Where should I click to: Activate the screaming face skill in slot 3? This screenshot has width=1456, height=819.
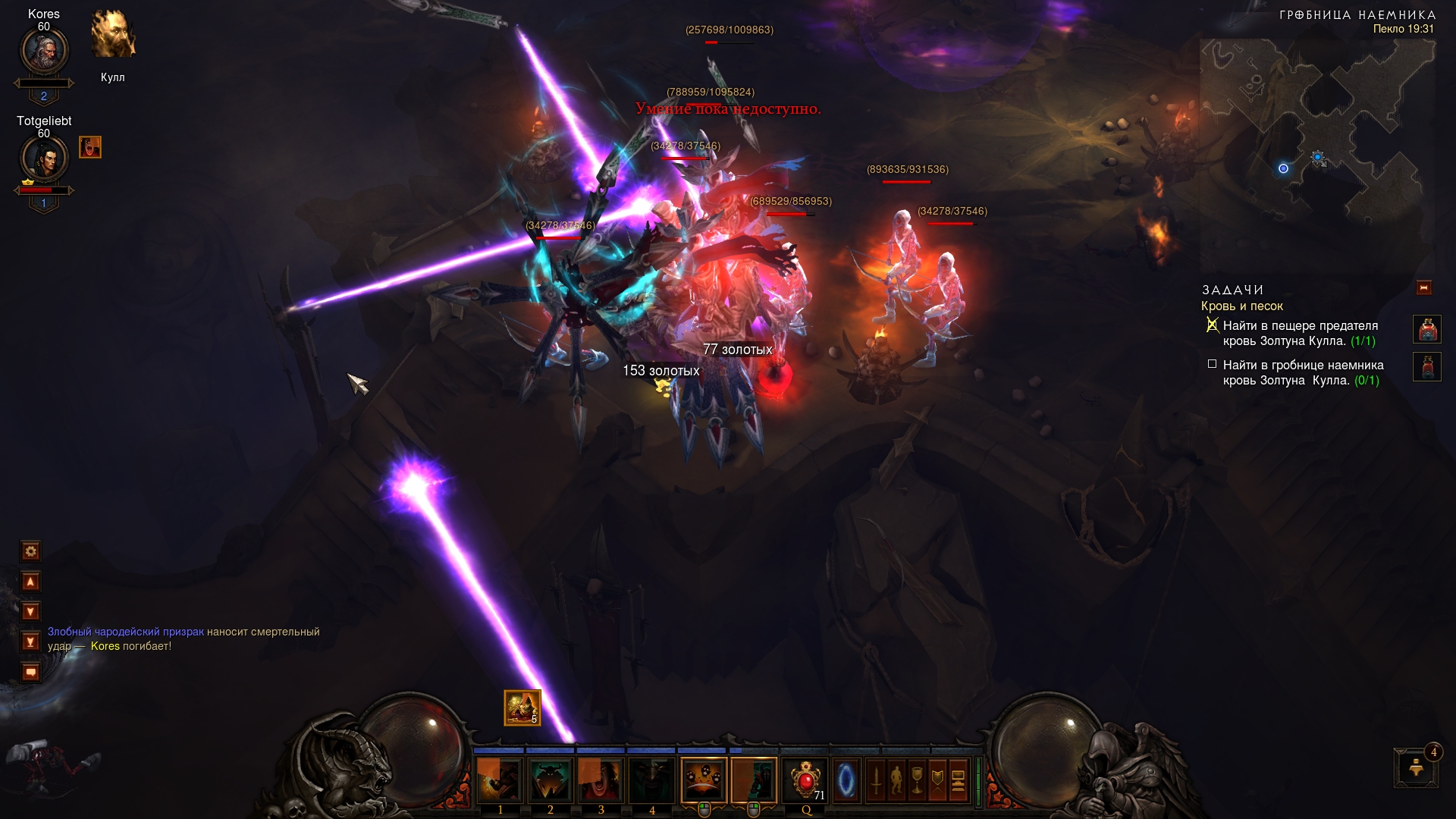pos(601,780)
